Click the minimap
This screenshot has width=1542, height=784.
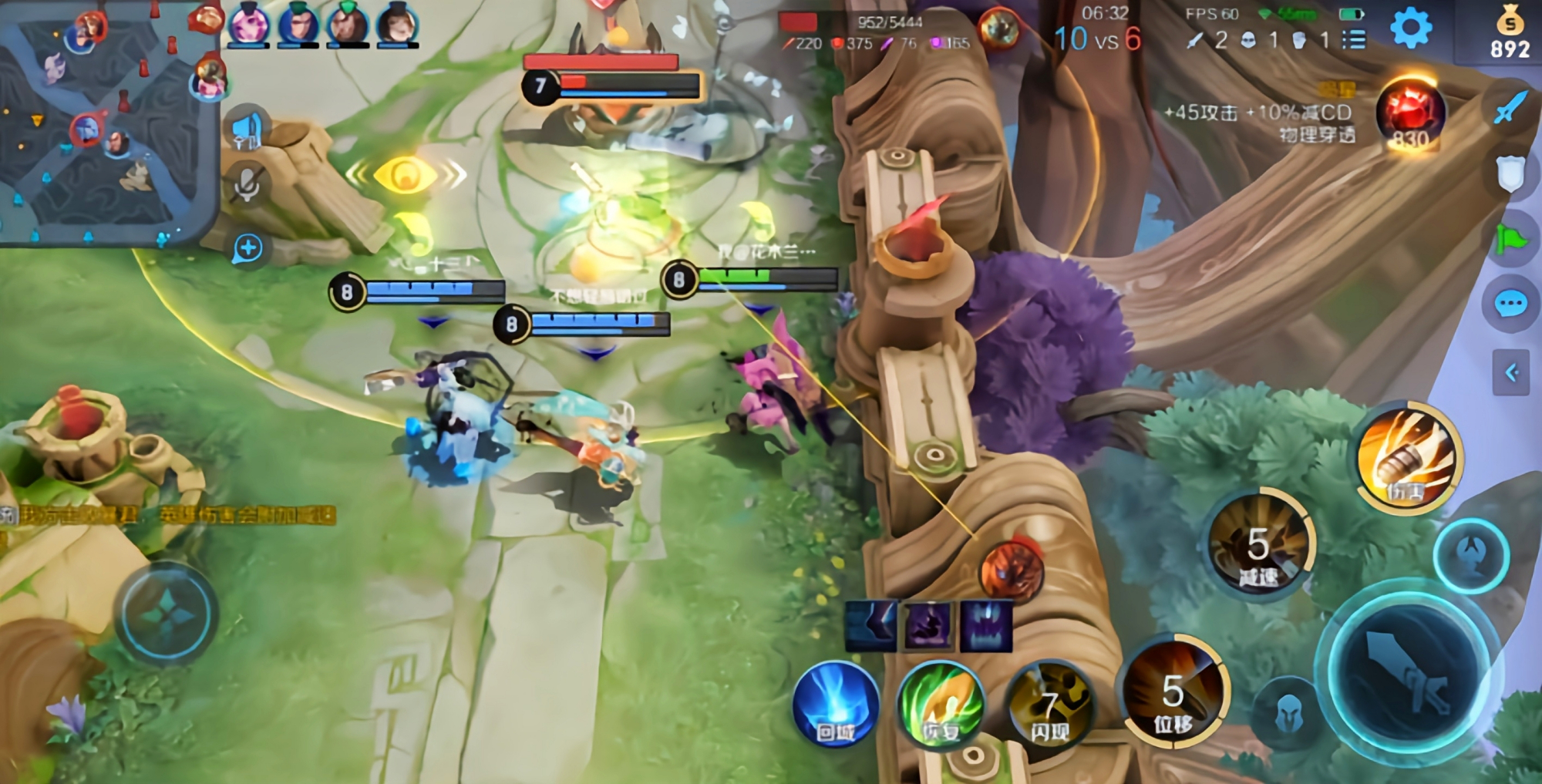click(108, 123)
